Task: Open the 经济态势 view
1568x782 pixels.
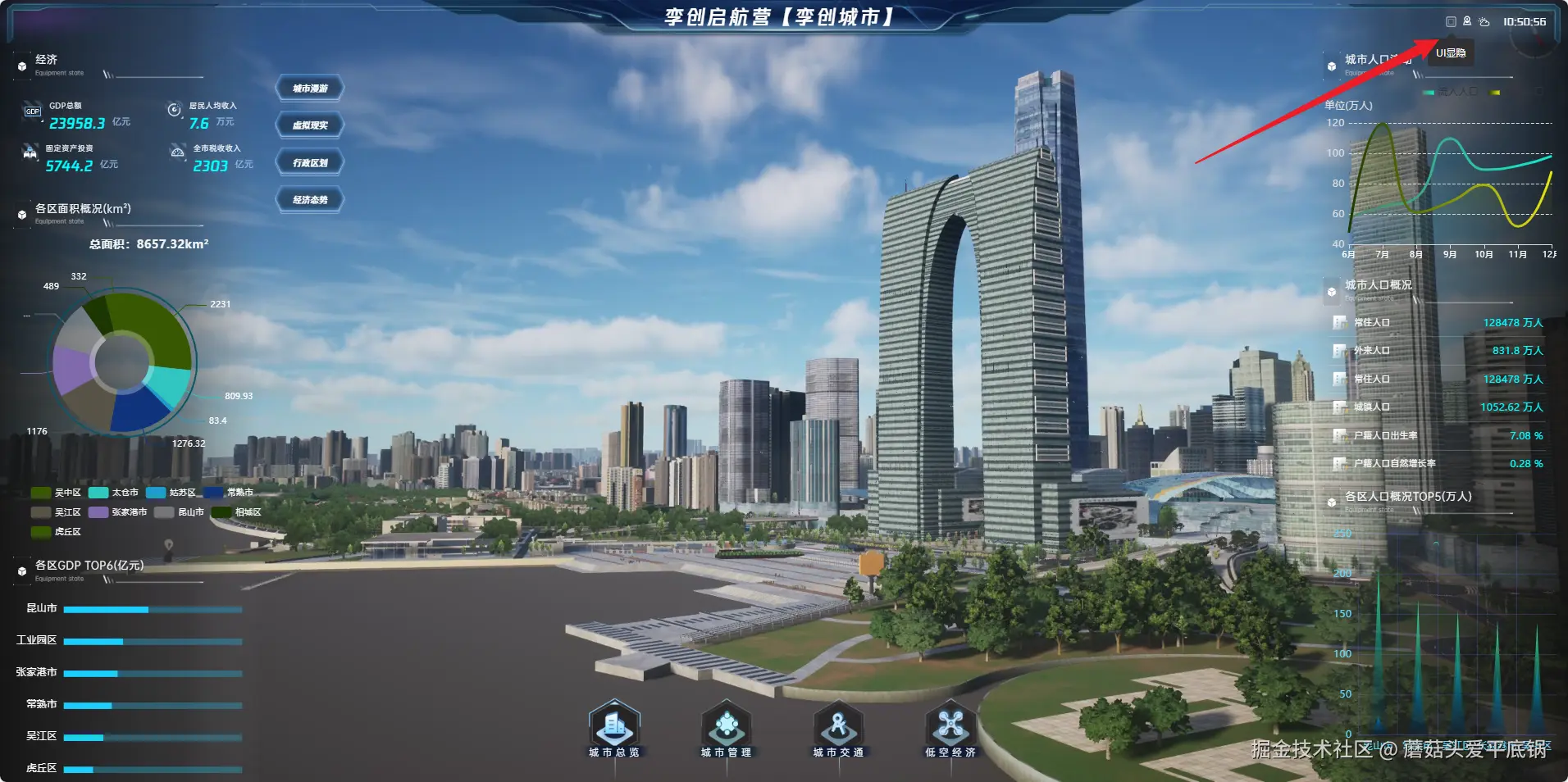Action: pyautogui.click(x=310, y=200)
